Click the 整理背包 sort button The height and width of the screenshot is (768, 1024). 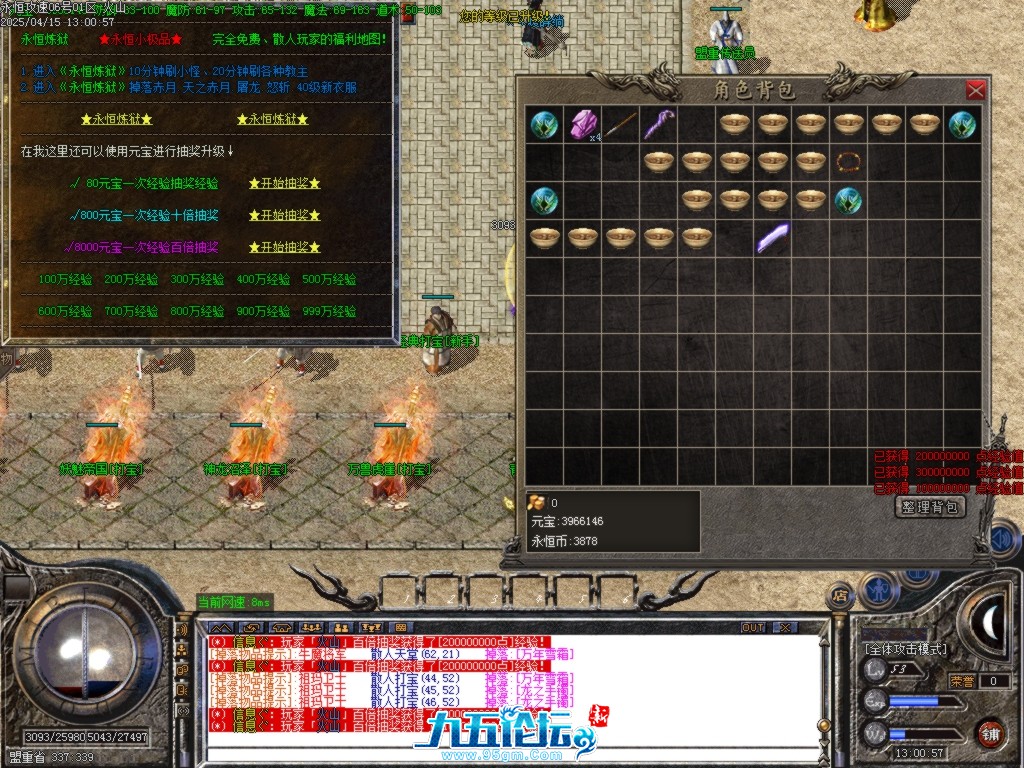point(930,507)
